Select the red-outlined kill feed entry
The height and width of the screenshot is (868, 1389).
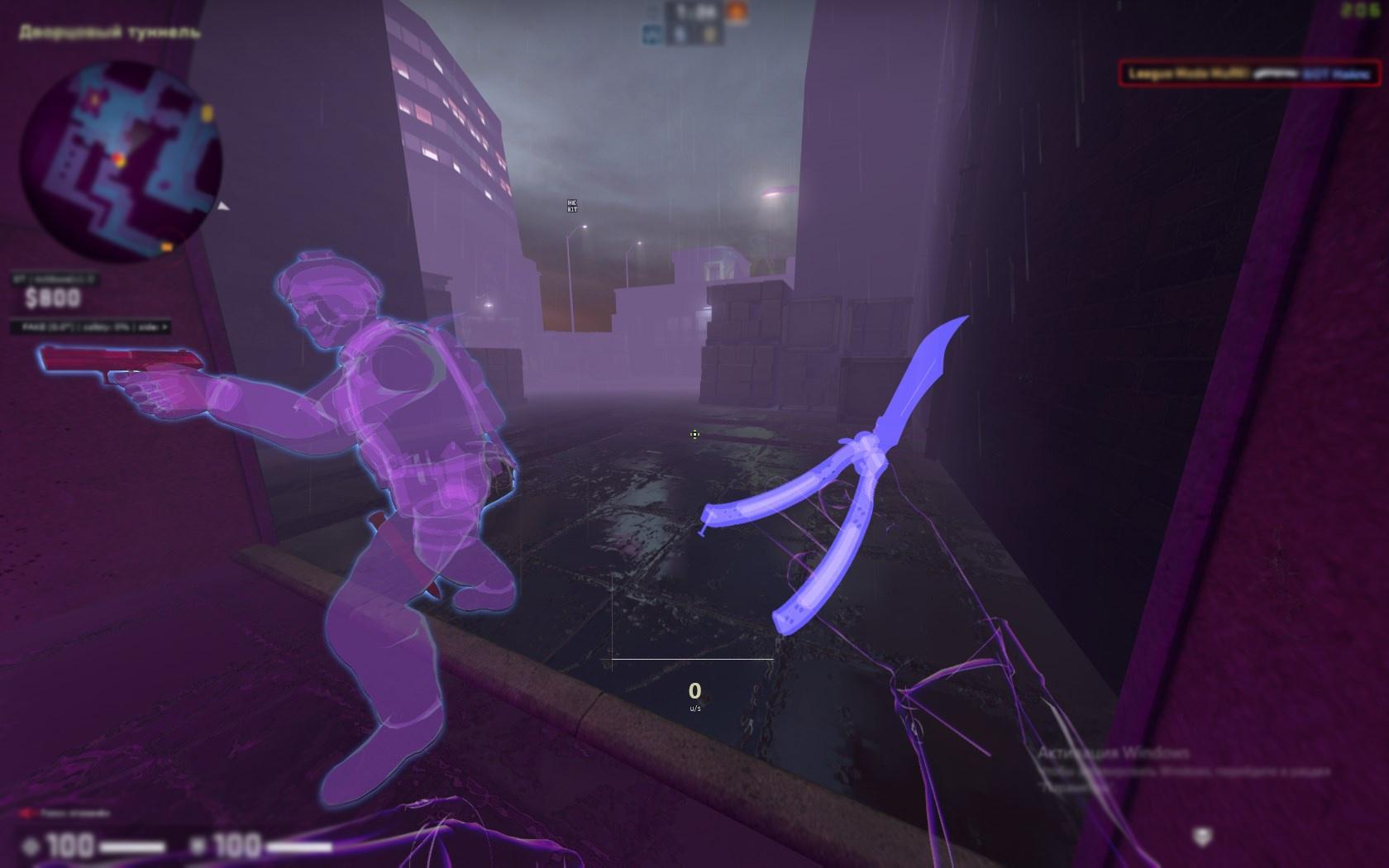coord(1248,74)
